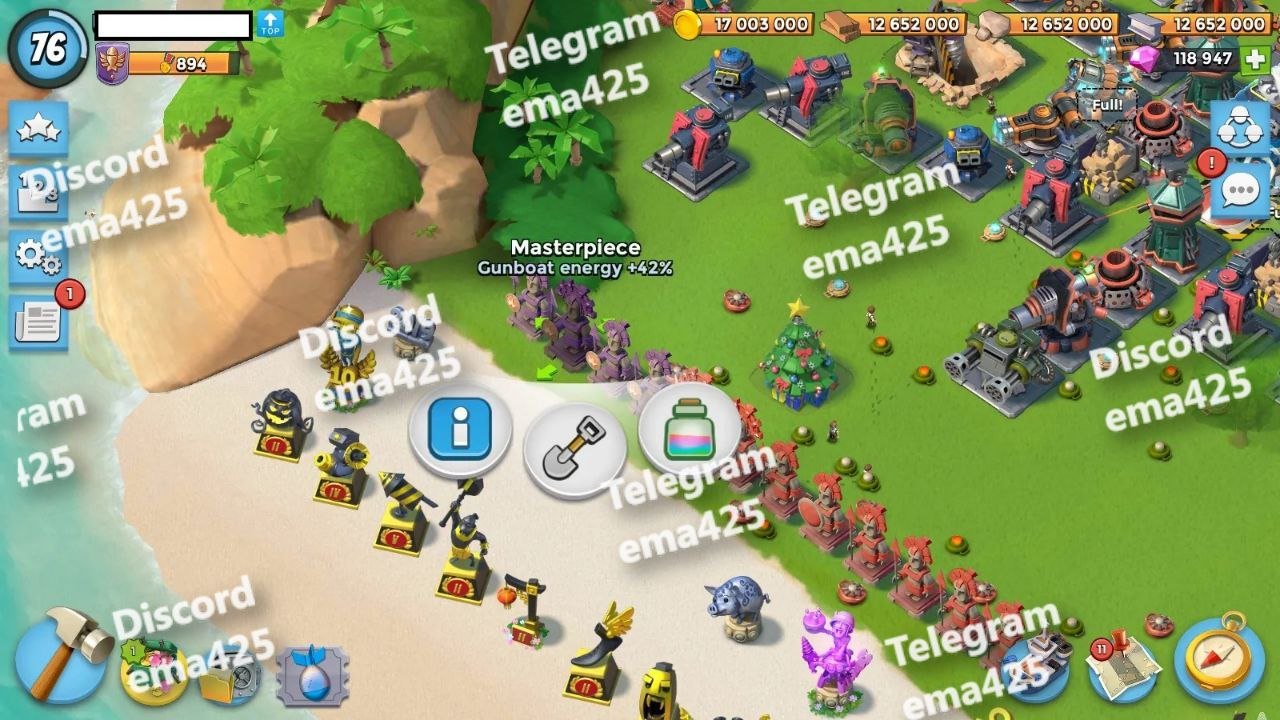This screenshot has height=720, width=1280.
Task: Open the task force emblem button
Action: tap(1240, 129)
